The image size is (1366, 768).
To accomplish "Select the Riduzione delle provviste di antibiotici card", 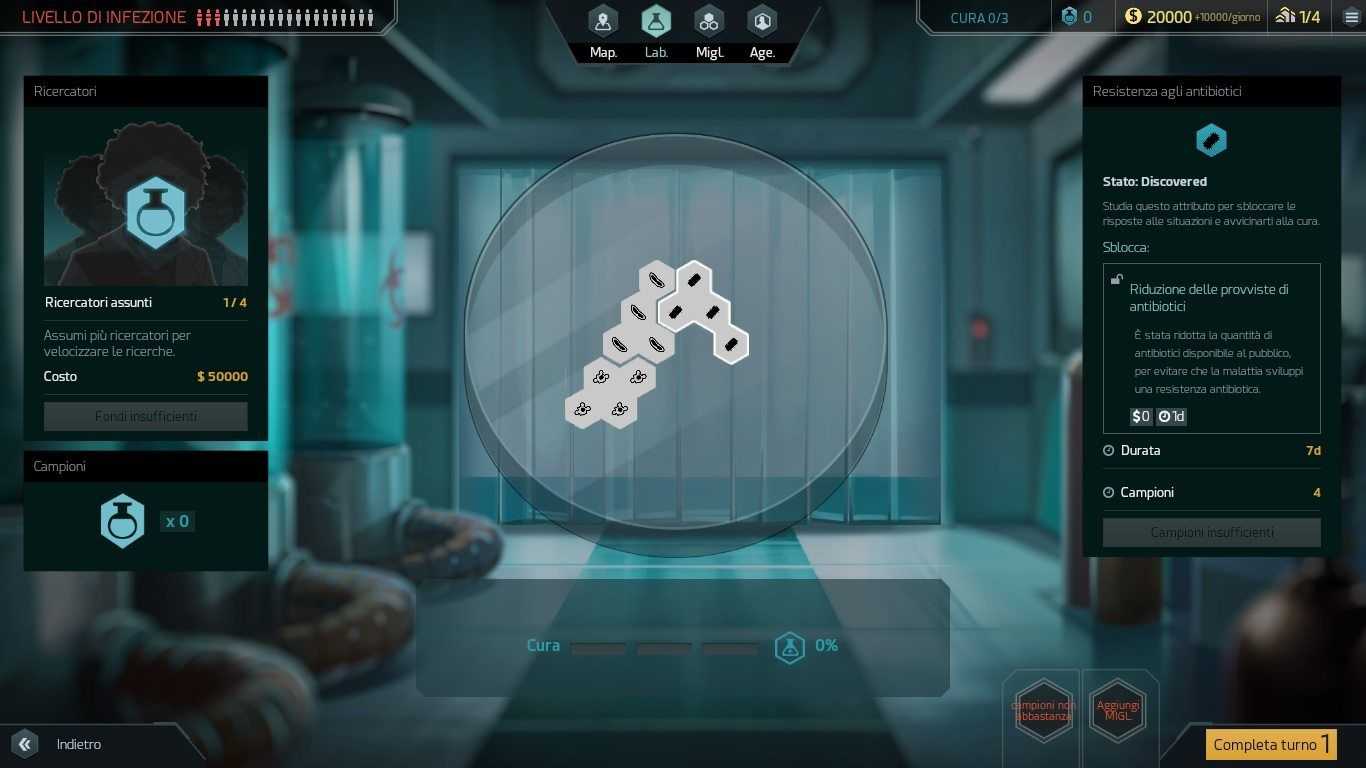I will pyautogui.click(x=1211, y=347).
